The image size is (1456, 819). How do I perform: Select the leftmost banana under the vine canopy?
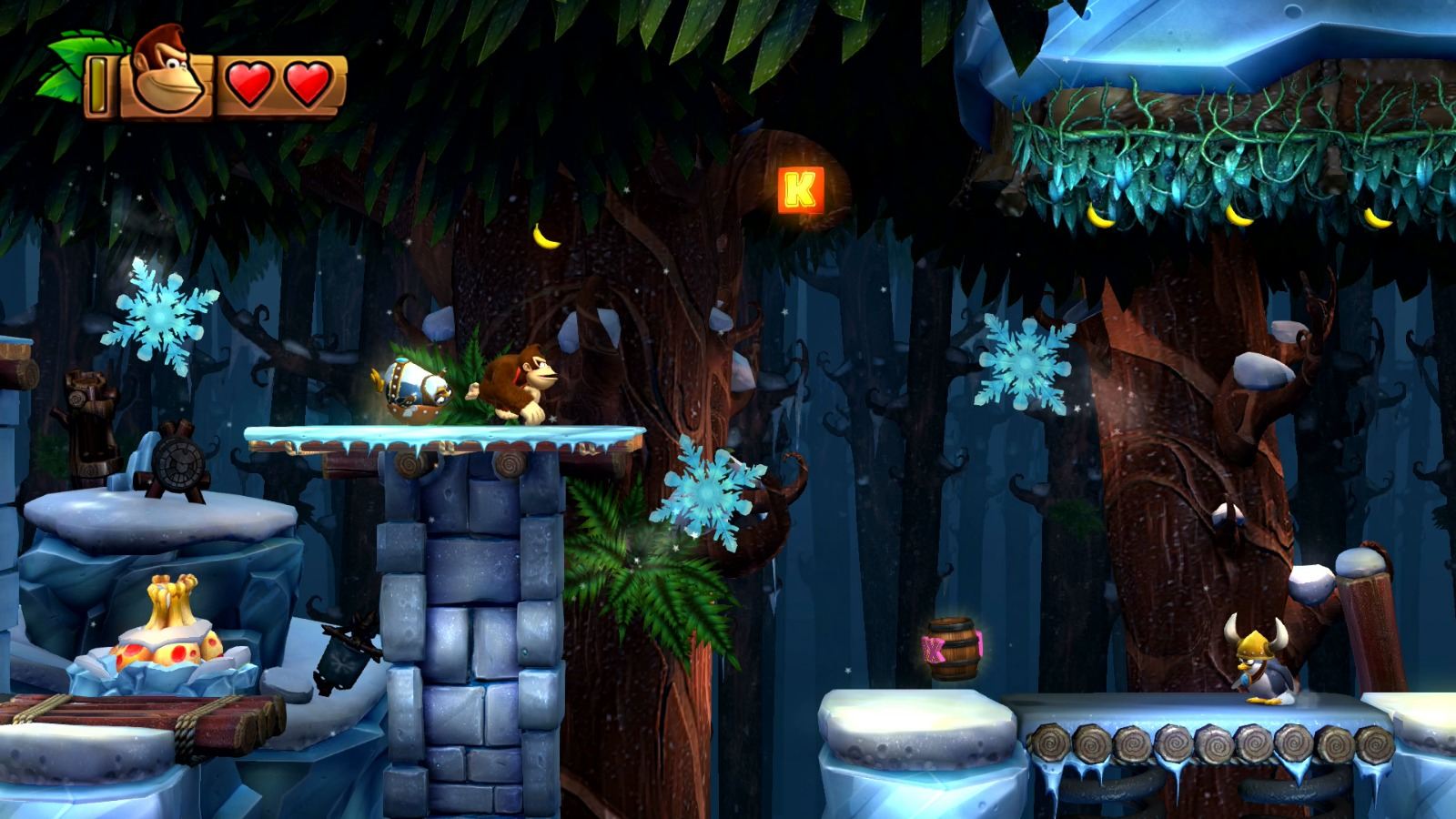(1099, 216)
